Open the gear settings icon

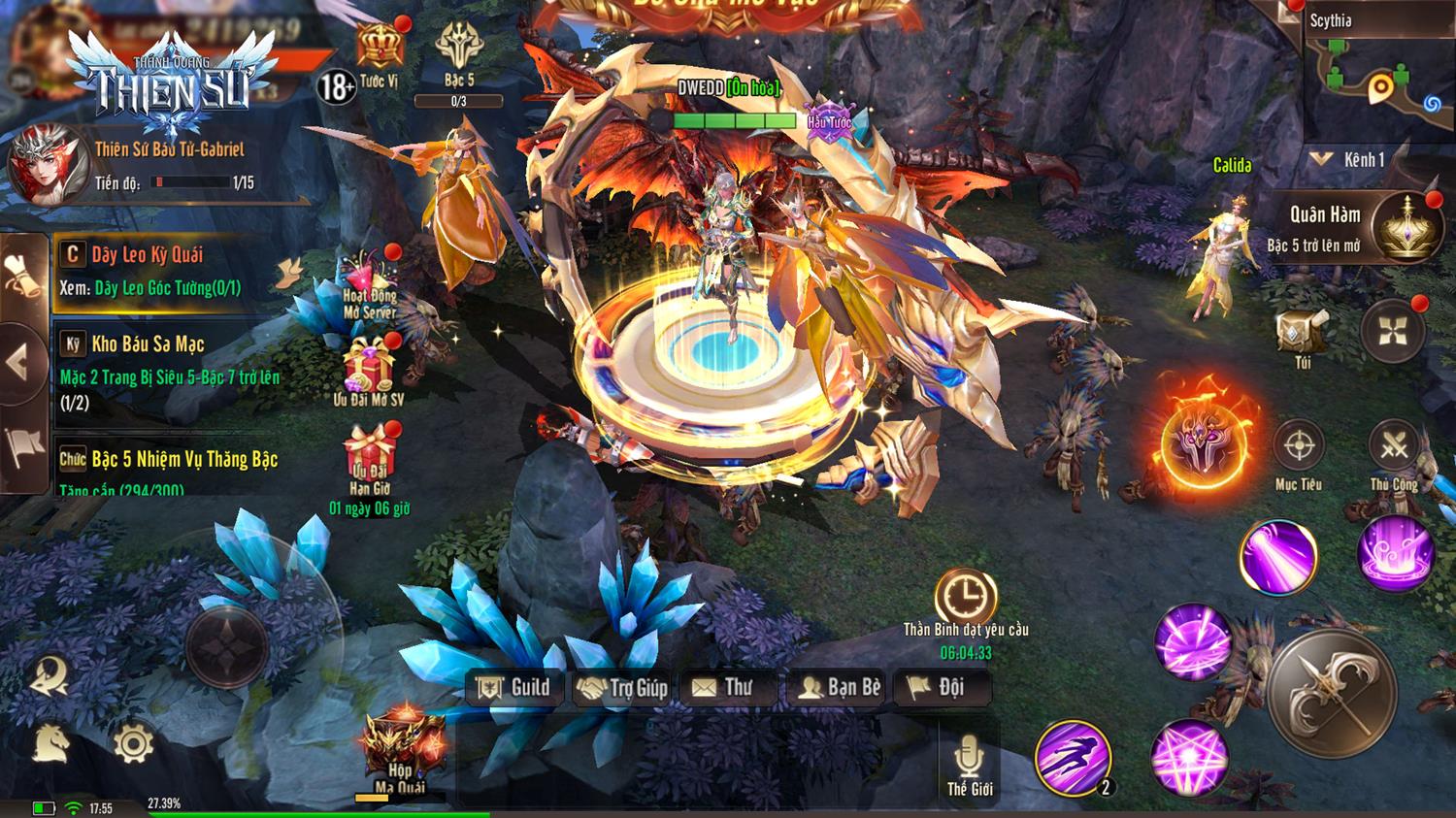(x=133, y=744)
